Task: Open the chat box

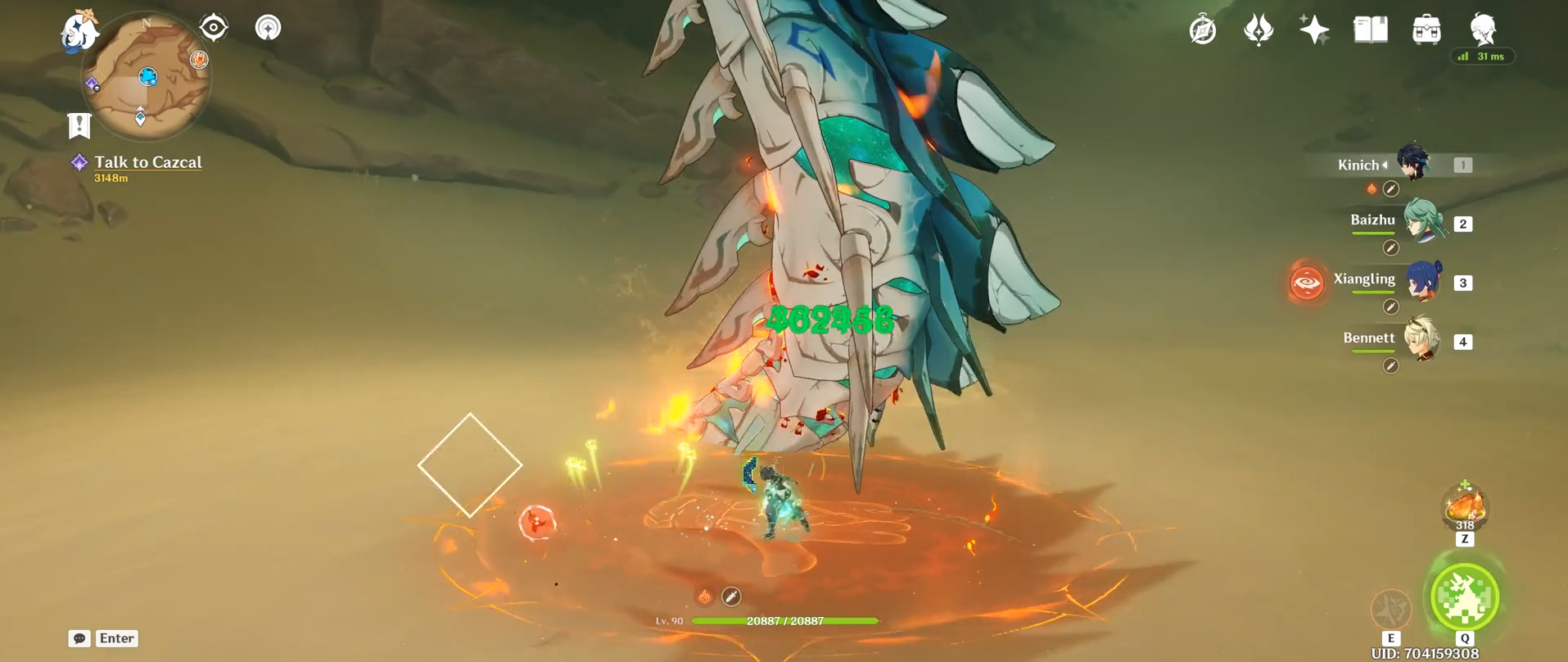Action: 79,638
